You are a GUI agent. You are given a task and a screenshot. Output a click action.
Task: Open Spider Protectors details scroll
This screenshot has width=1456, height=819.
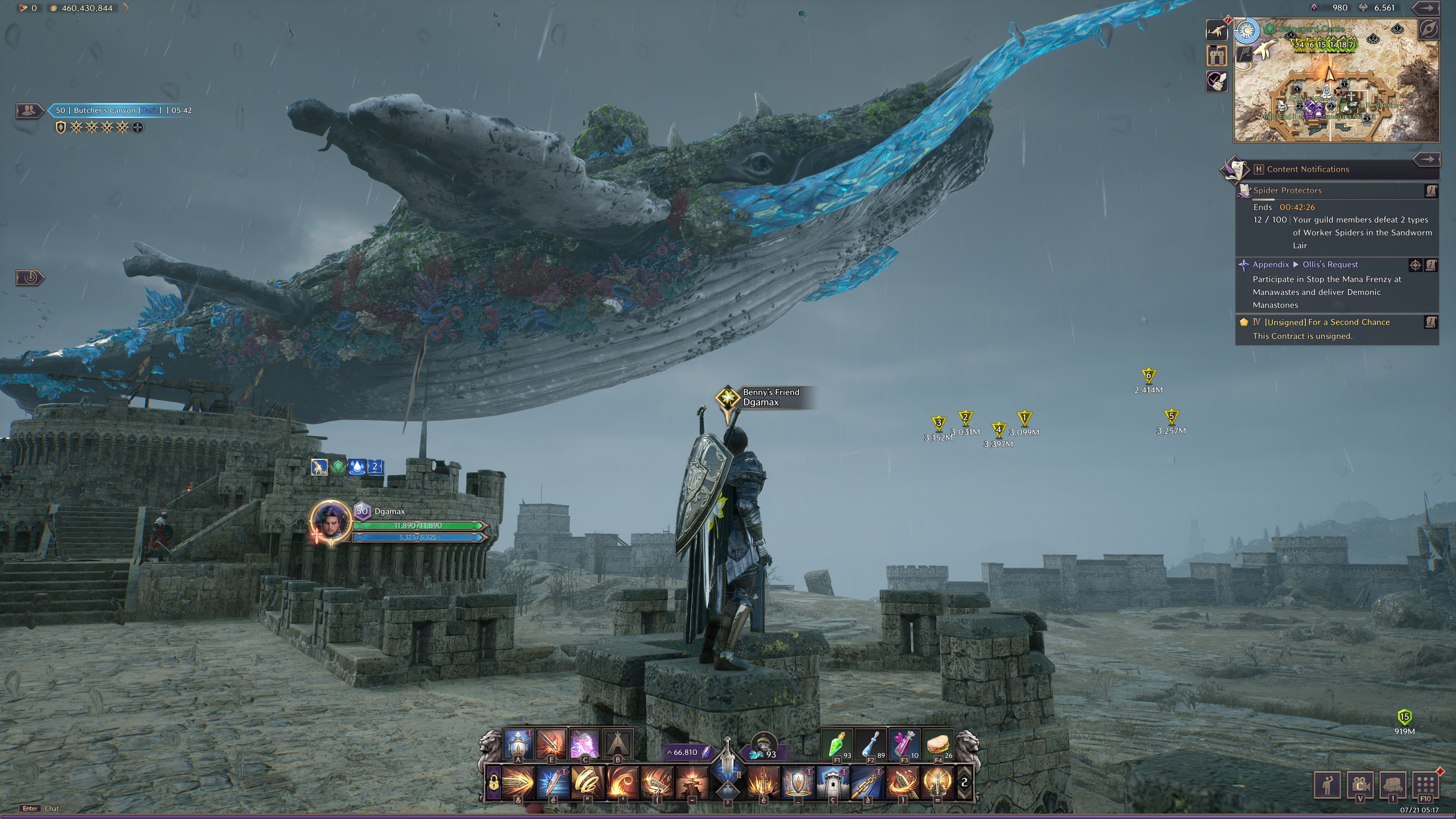(x=1431, y=191)
